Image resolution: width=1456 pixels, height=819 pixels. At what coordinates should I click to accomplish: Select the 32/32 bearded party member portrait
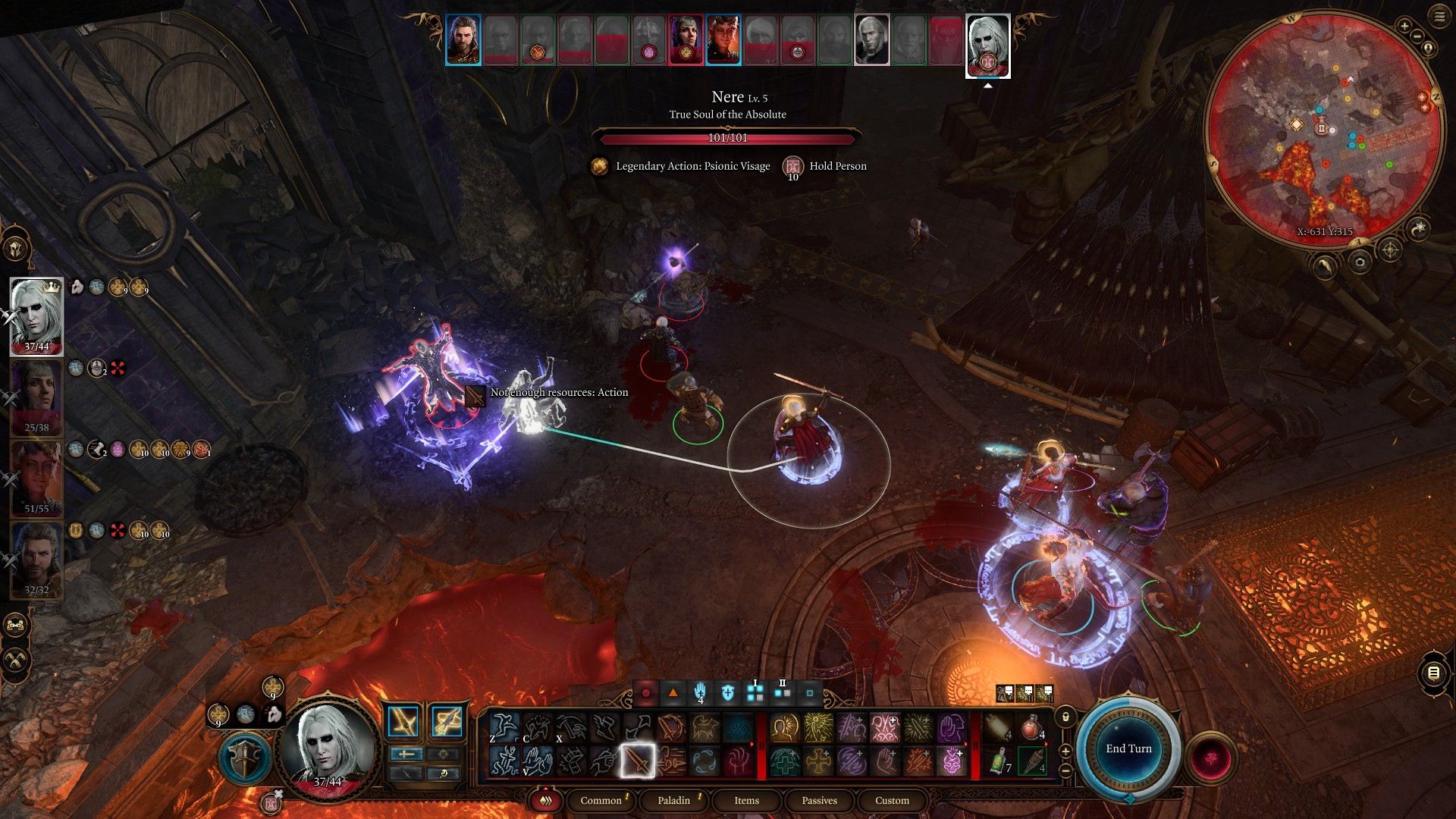(x=36, y=560)
